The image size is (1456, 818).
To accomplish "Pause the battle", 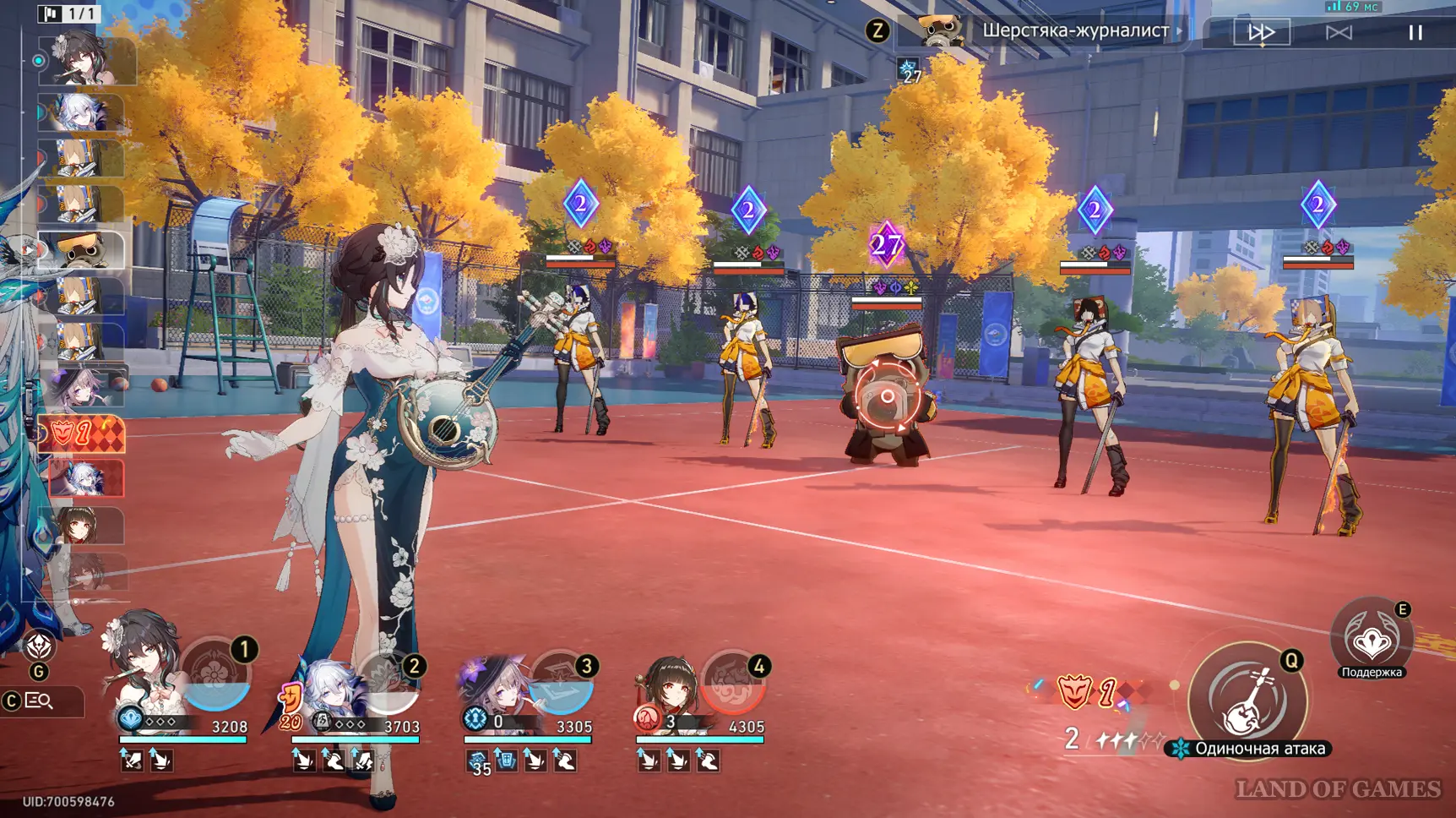I will [x=1415, y=32].
